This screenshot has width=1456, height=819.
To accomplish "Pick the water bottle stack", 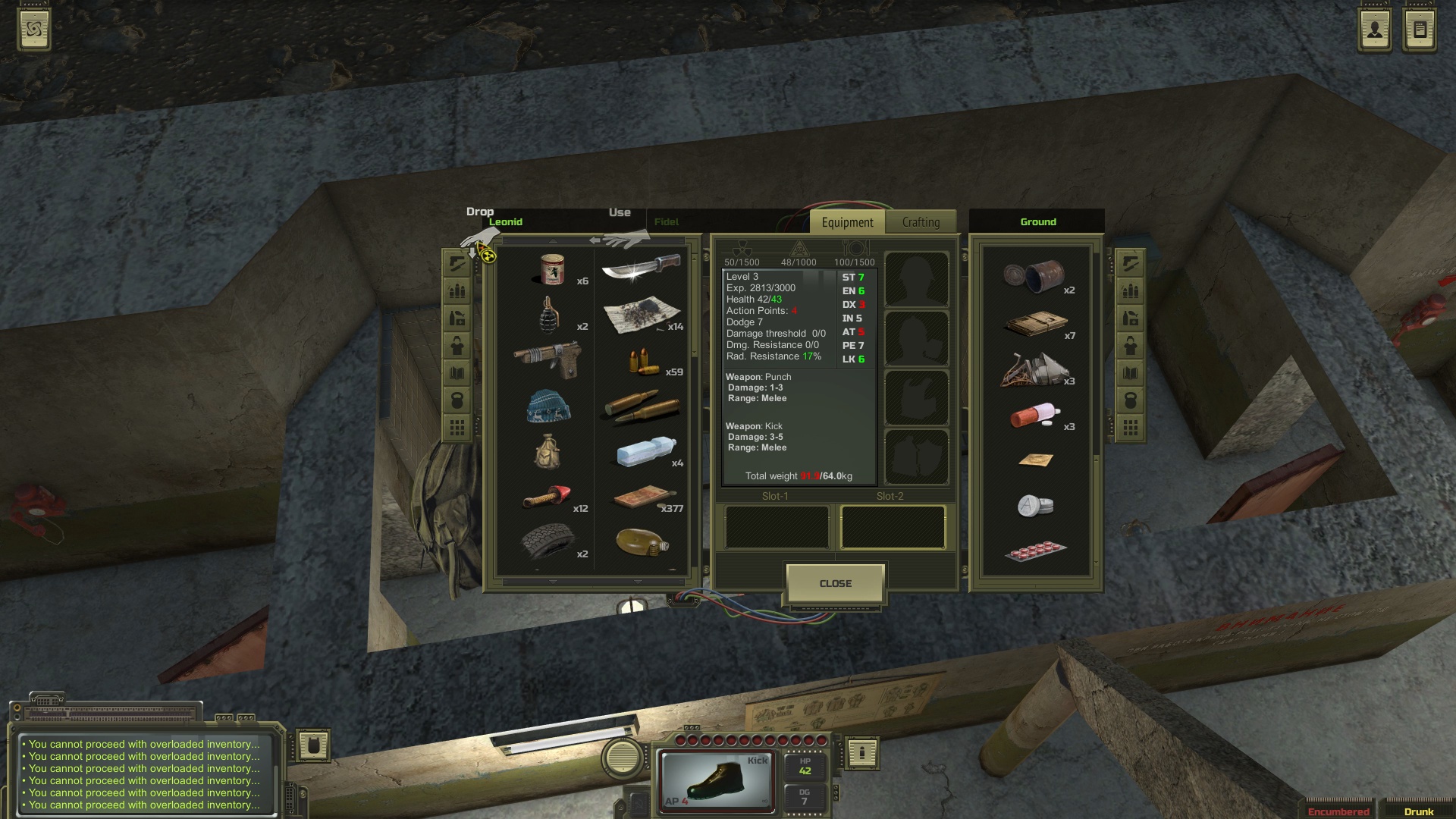I will click(645, 452).
